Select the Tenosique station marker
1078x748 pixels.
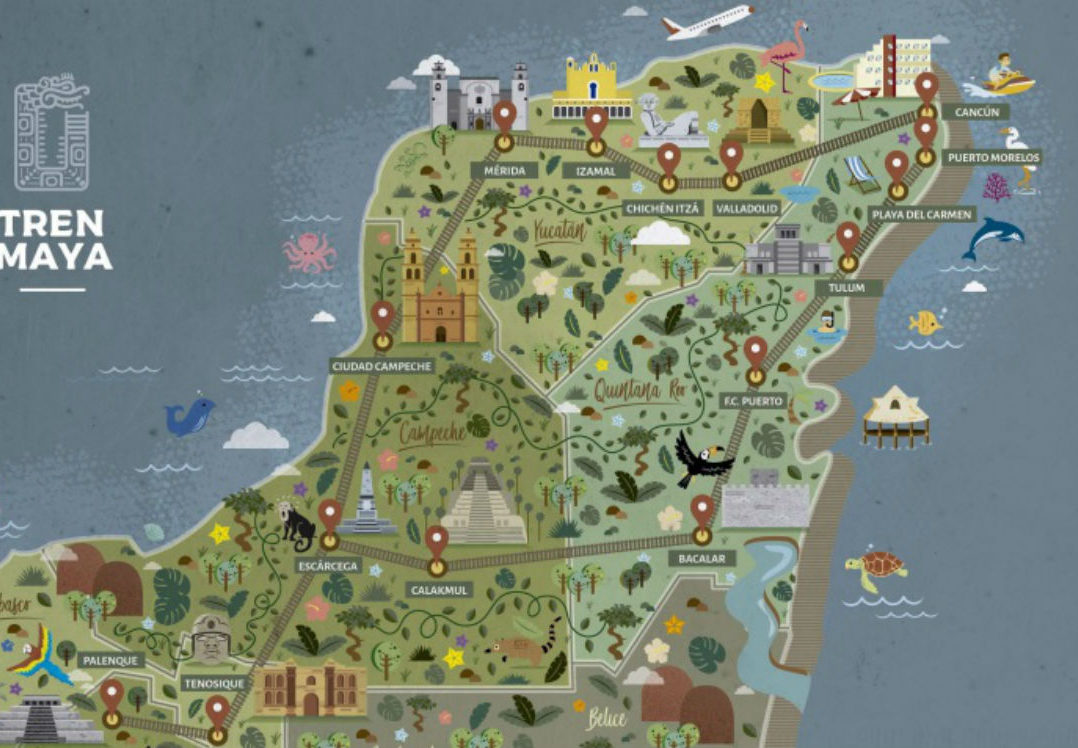tap(218, 713)
